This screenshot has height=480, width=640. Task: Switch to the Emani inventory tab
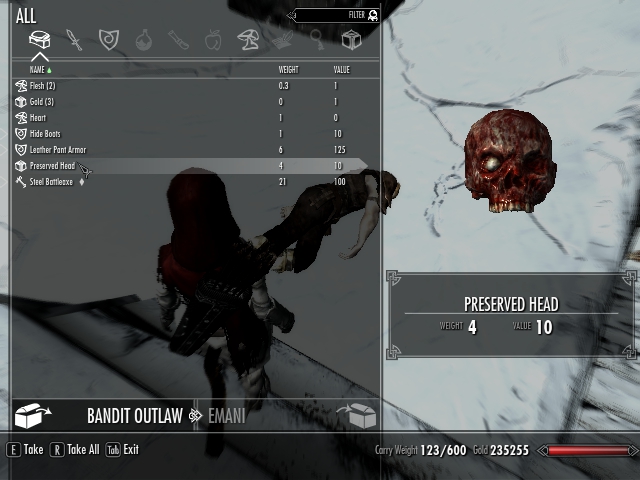[x=225, y=416]
